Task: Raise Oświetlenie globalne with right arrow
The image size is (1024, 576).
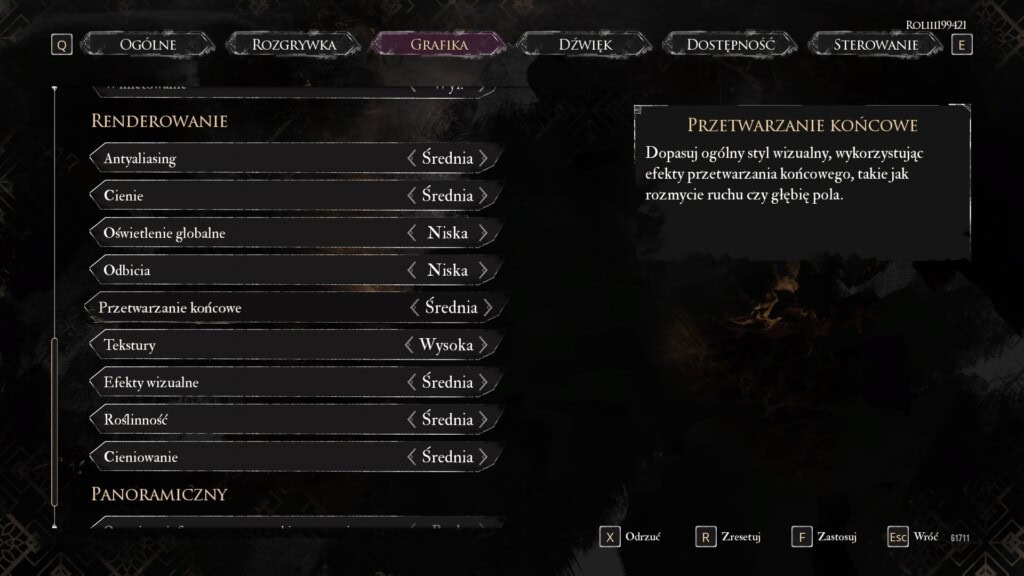Action: coord(484,233)
